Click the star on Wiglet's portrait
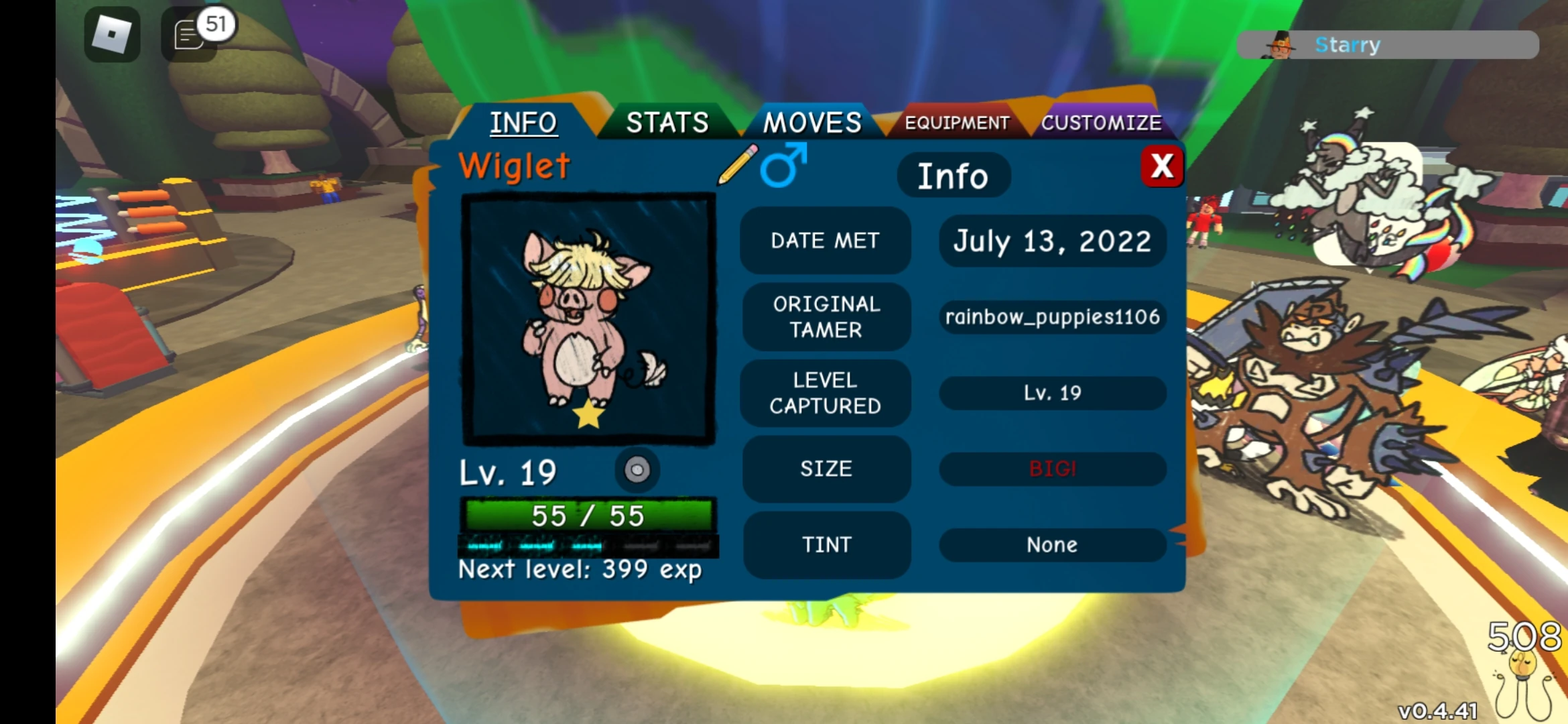This screenshot has width=1568, height=724. coord(588,417)
